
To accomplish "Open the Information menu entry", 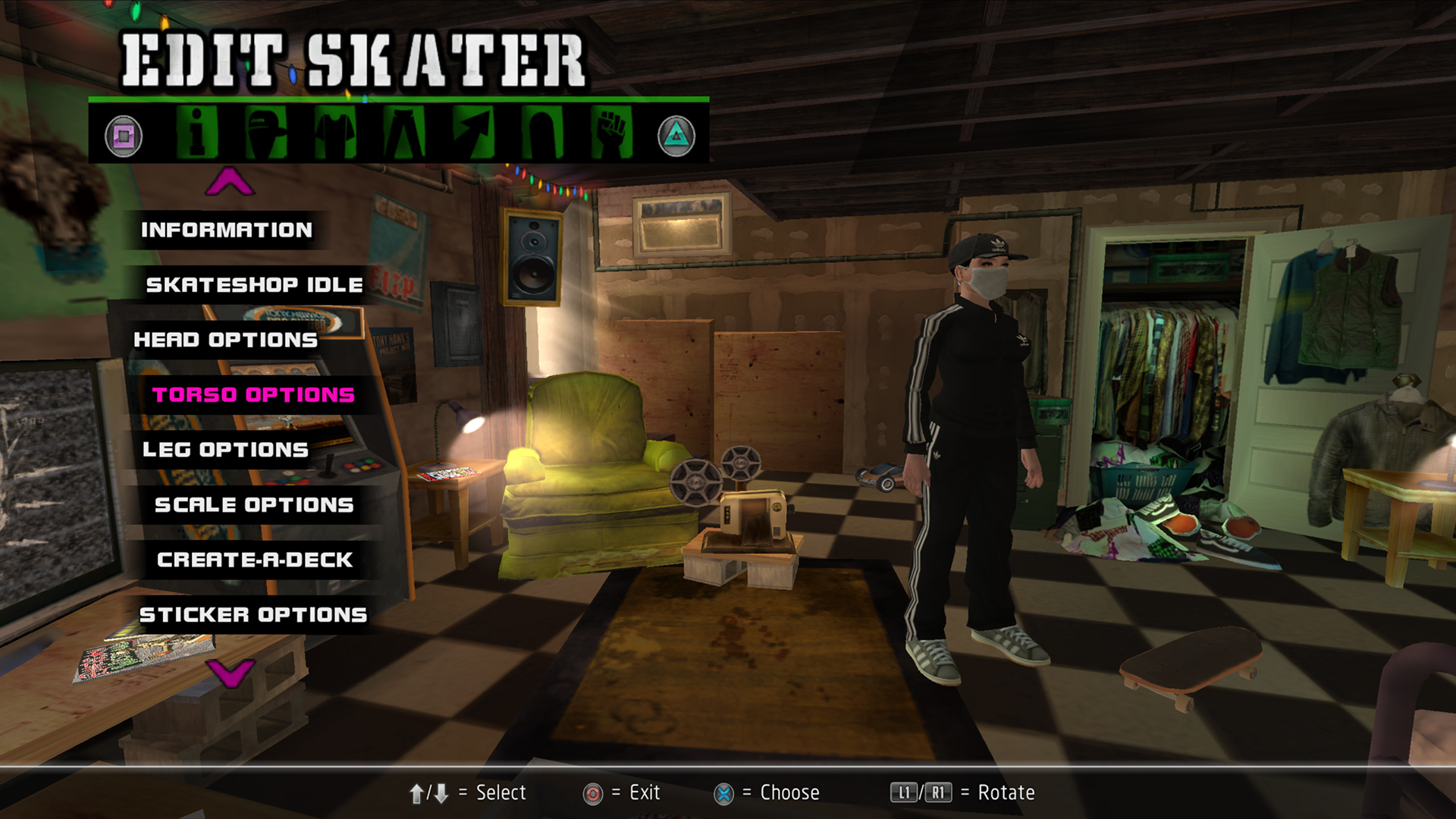I will click(226, 230).
